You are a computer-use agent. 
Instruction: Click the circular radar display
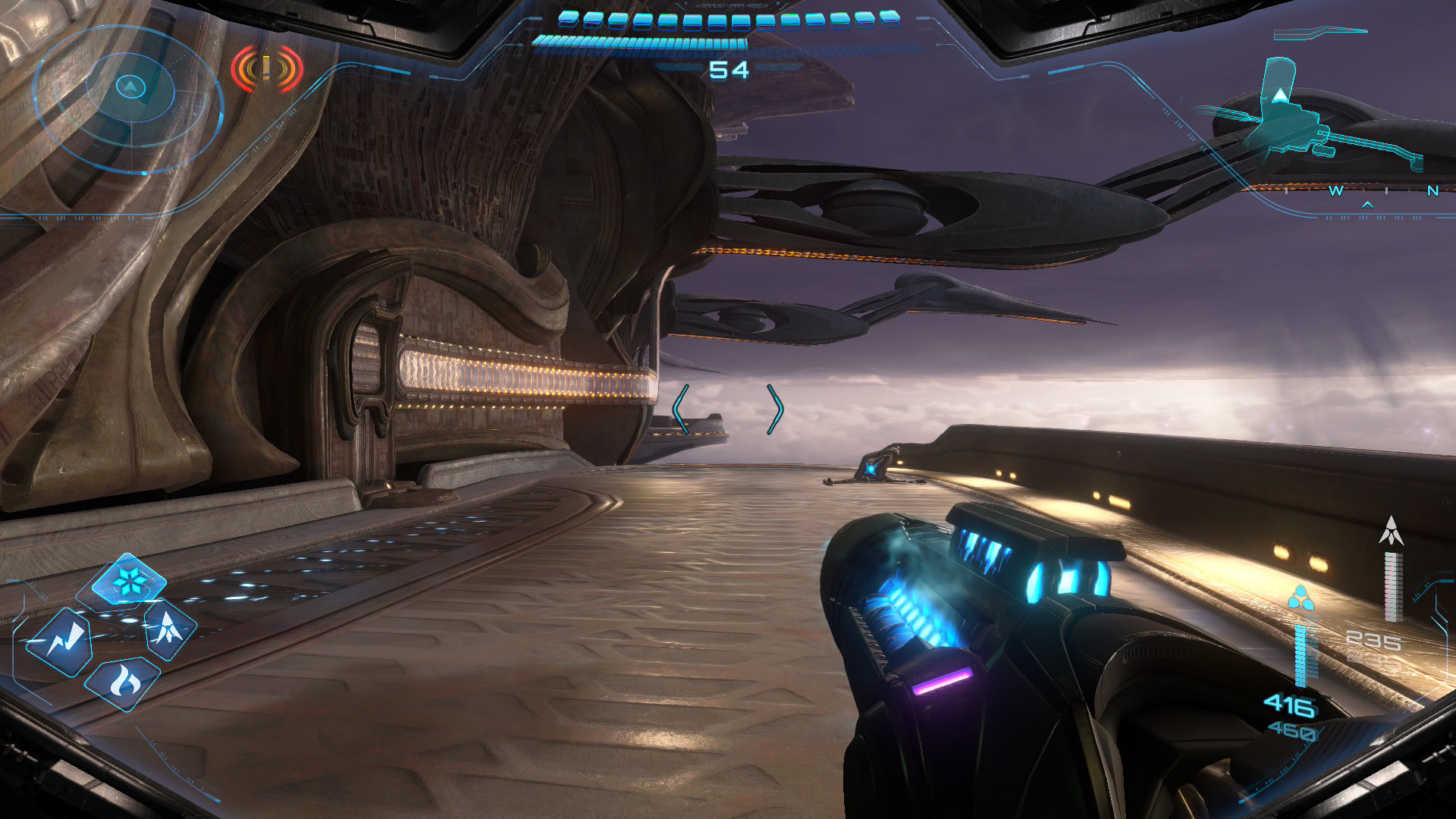coord(130,99)
